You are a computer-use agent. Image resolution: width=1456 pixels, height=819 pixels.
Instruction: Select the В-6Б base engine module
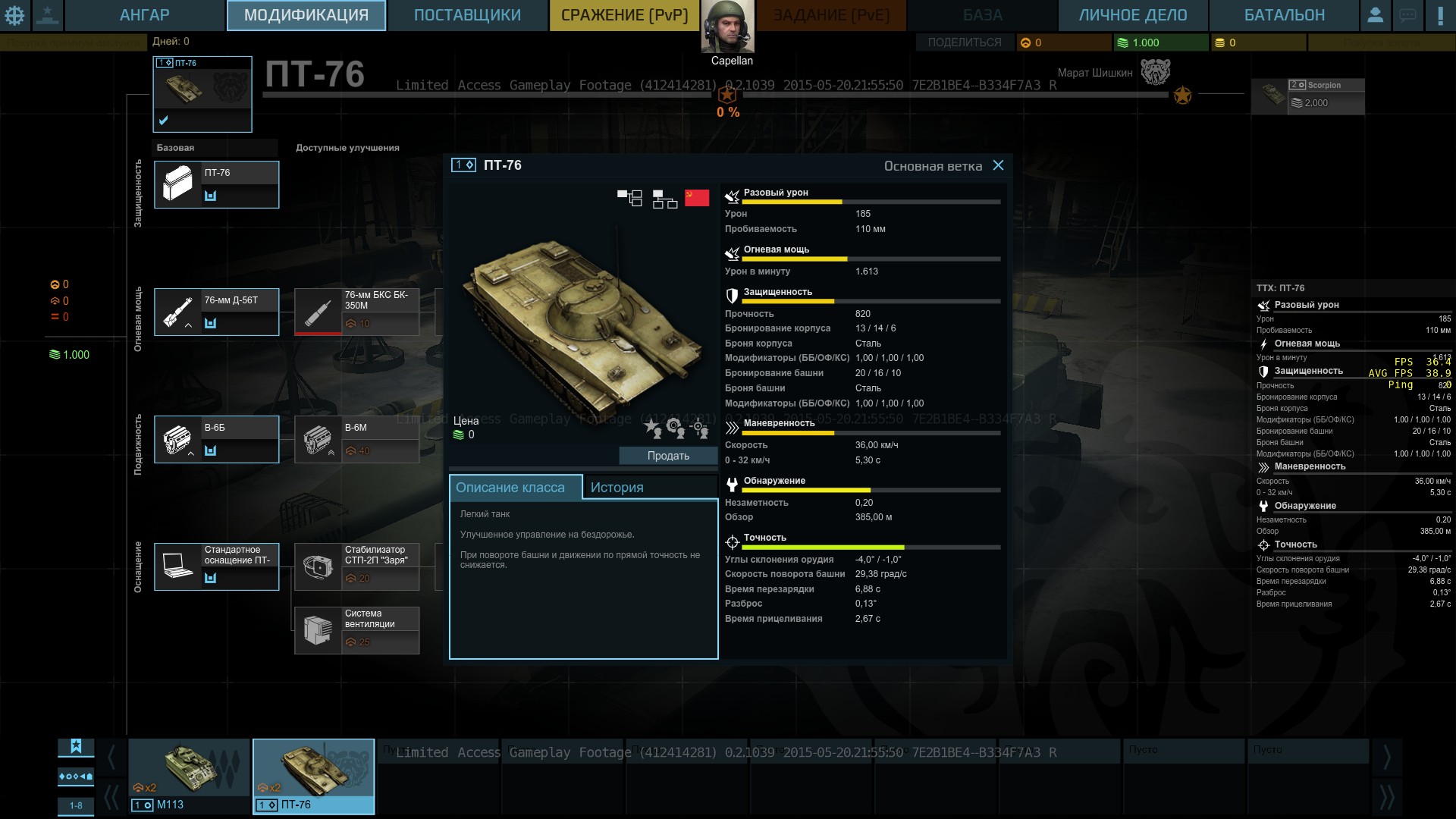click(x=216, y=439)
